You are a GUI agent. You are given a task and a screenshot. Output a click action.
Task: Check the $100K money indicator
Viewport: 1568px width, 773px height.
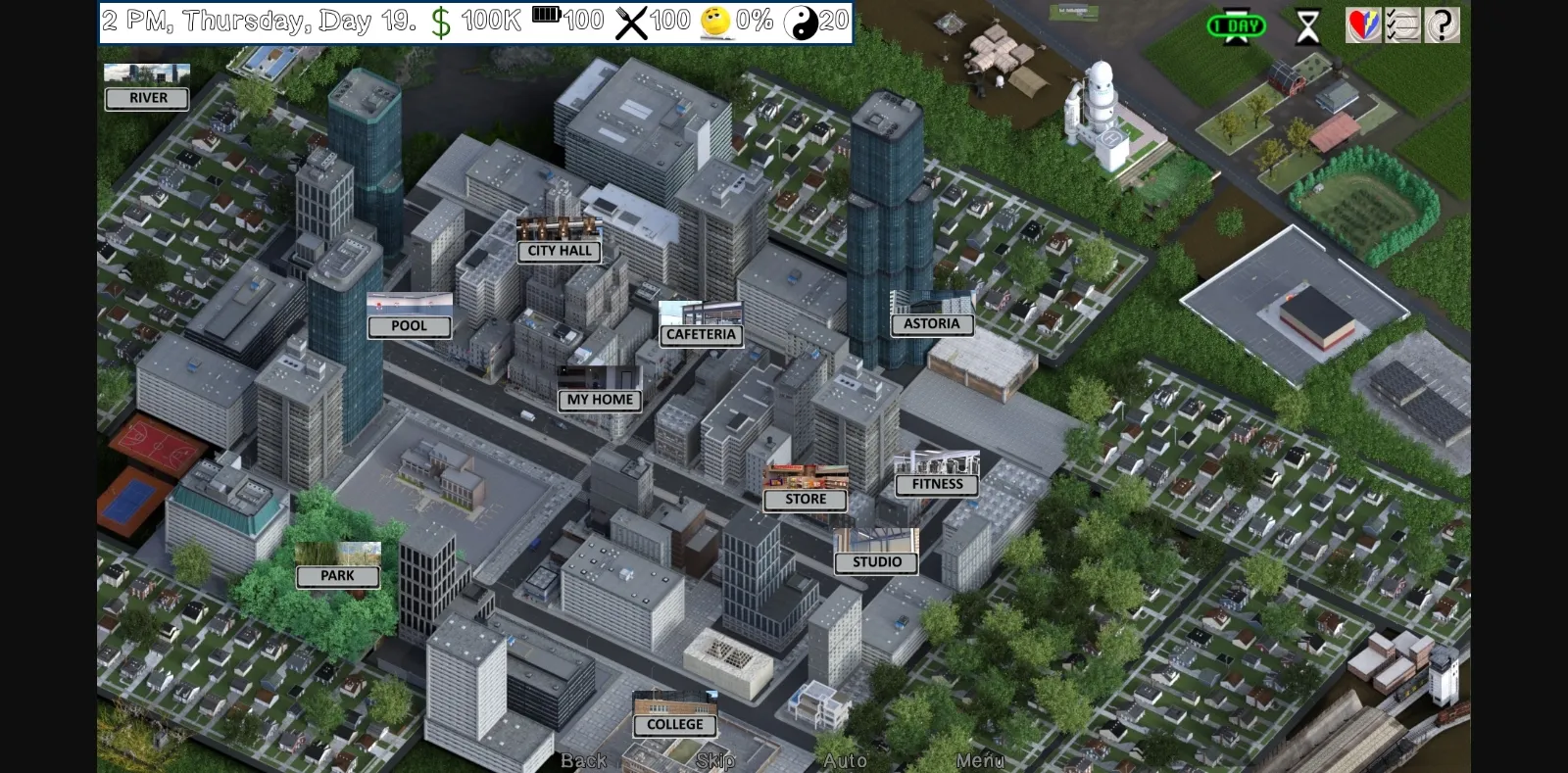point(480,19)
